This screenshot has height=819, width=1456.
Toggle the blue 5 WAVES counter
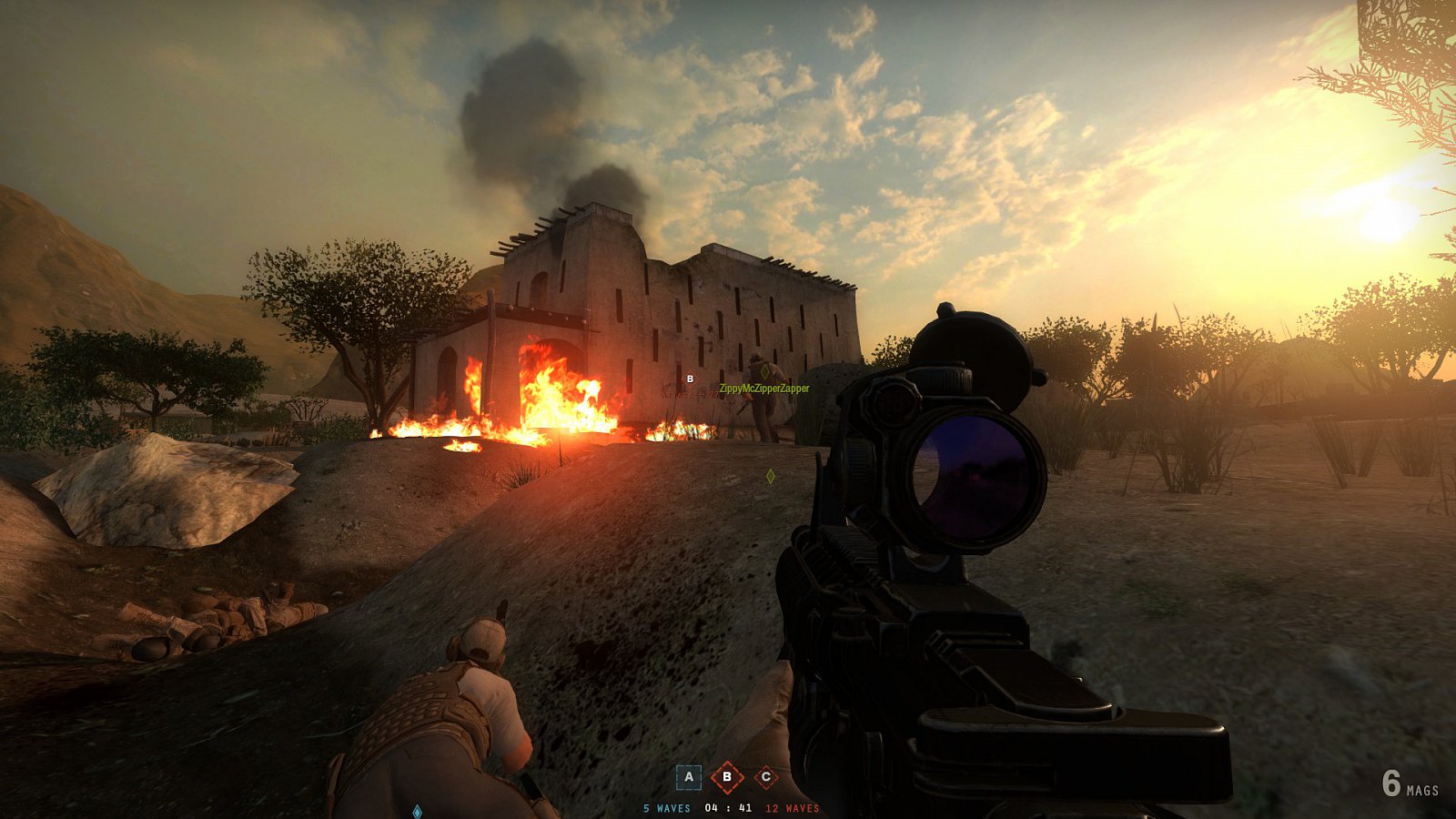[667, 807]
